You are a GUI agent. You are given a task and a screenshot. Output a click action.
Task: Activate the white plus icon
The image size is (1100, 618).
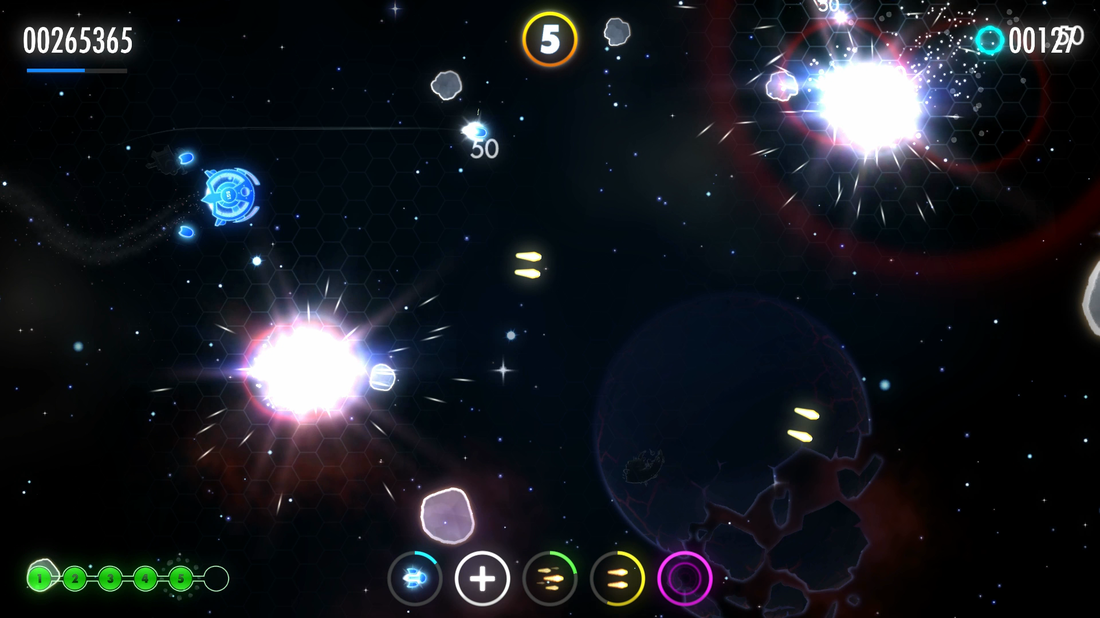coord(482,578)
